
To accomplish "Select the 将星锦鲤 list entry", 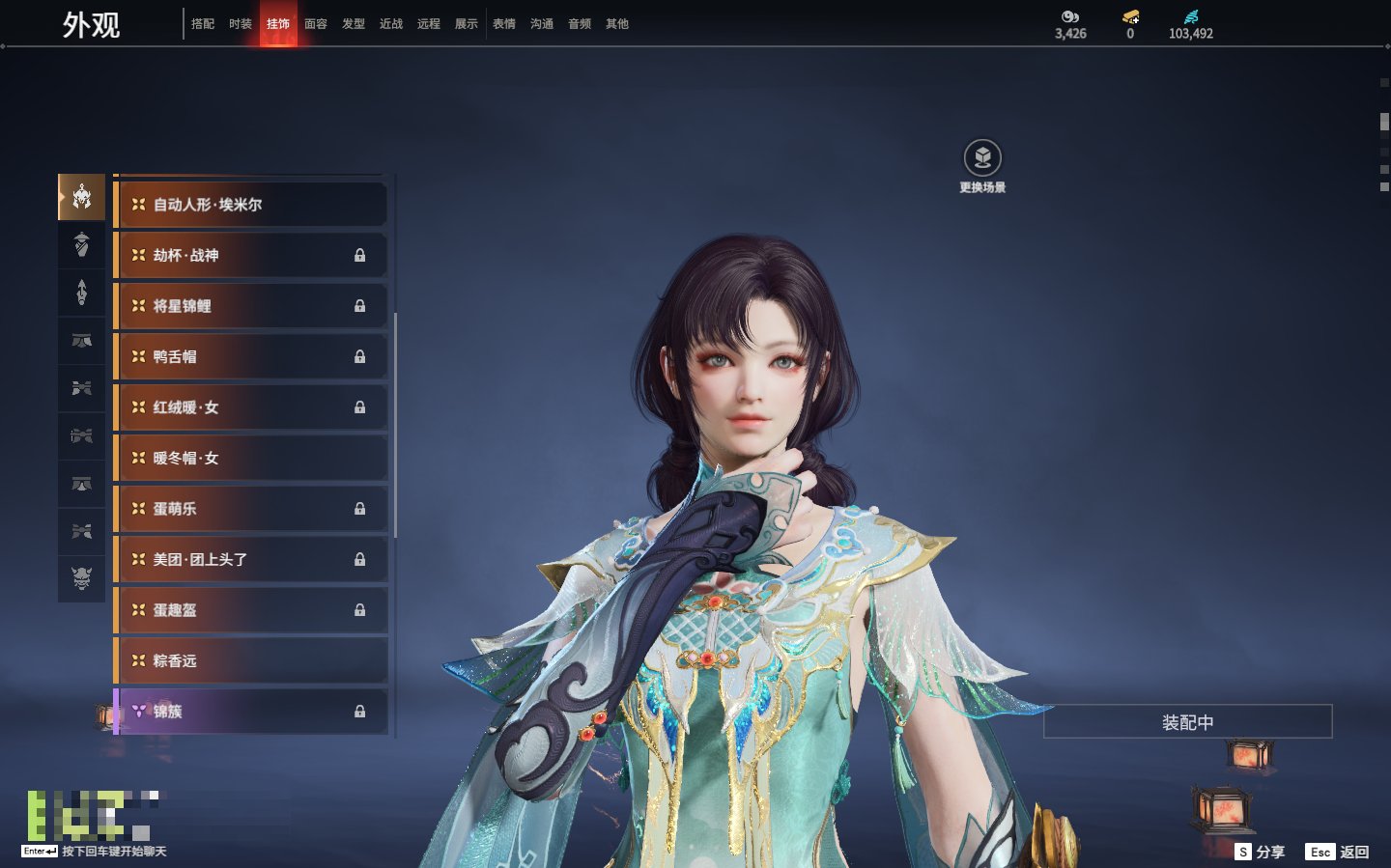I will pyautogui.click(x=251, y=306).
